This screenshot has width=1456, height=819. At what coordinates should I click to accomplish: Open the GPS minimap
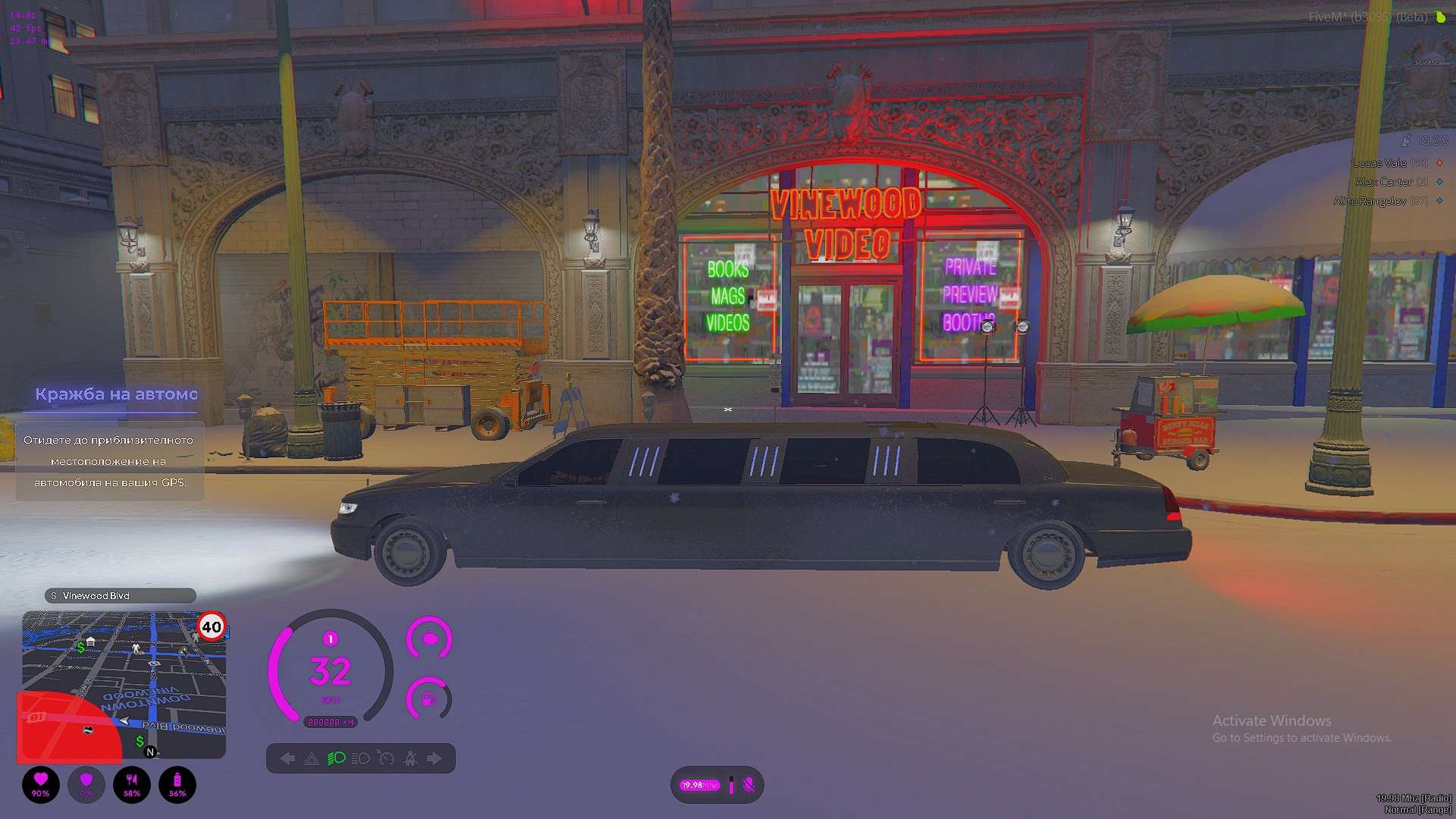(x=124, y=685)
